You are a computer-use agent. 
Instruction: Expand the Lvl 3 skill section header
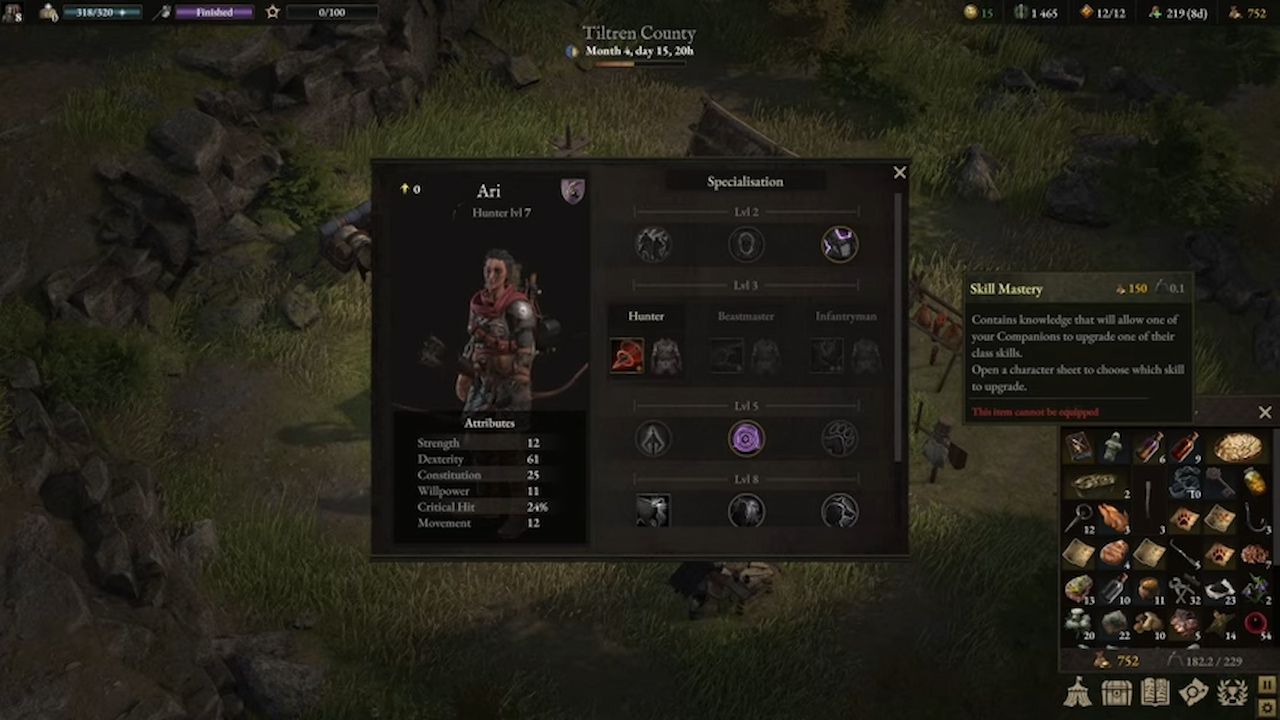point(746,285)
